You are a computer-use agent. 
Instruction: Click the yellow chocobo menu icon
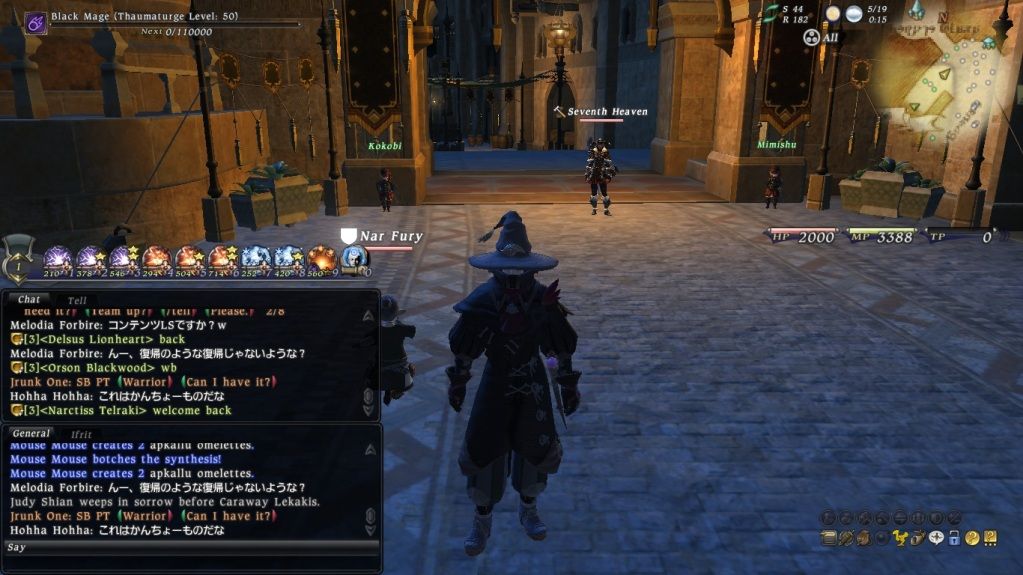pos(898,538)
